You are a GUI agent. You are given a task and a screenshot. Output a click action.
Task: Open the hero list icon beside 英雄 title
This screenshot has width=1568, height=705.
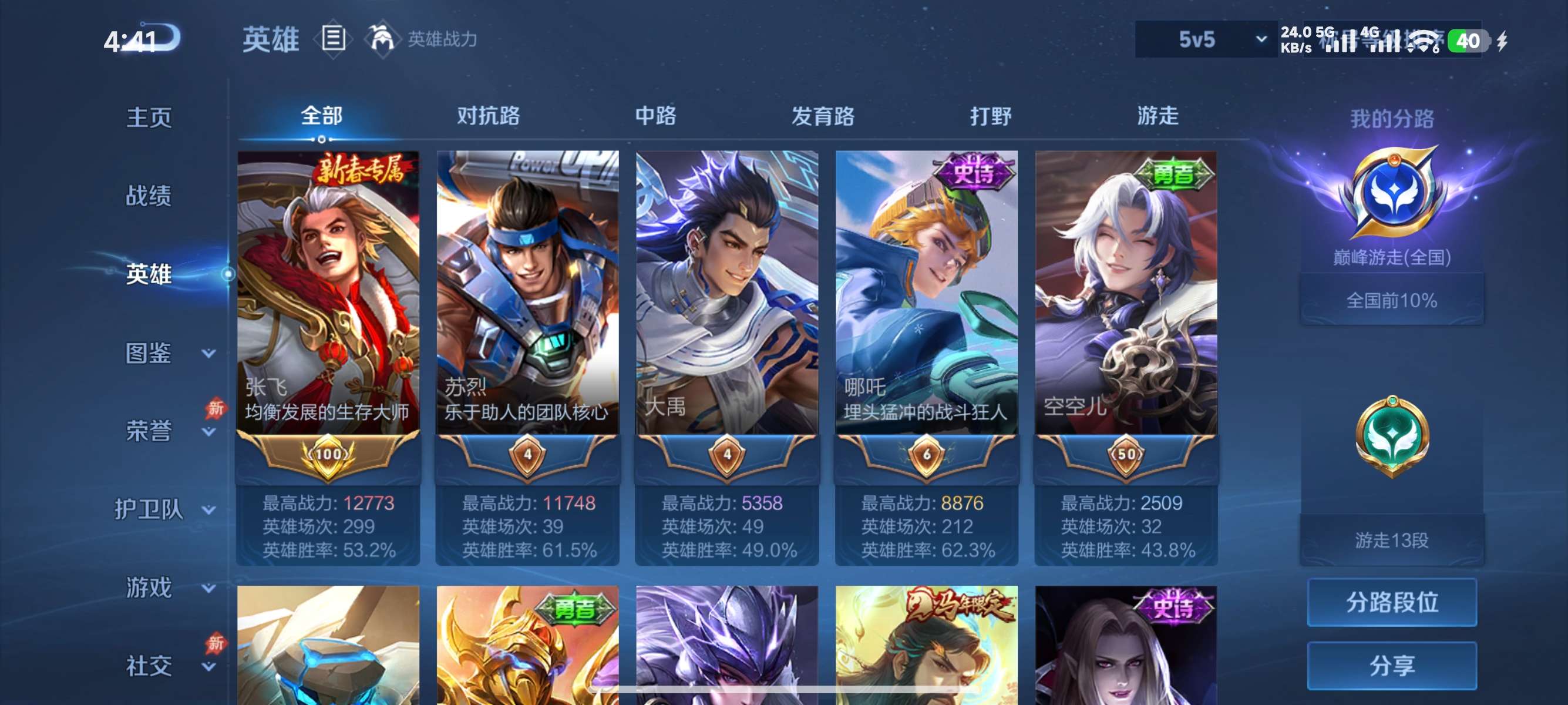(x=333, y=39)
